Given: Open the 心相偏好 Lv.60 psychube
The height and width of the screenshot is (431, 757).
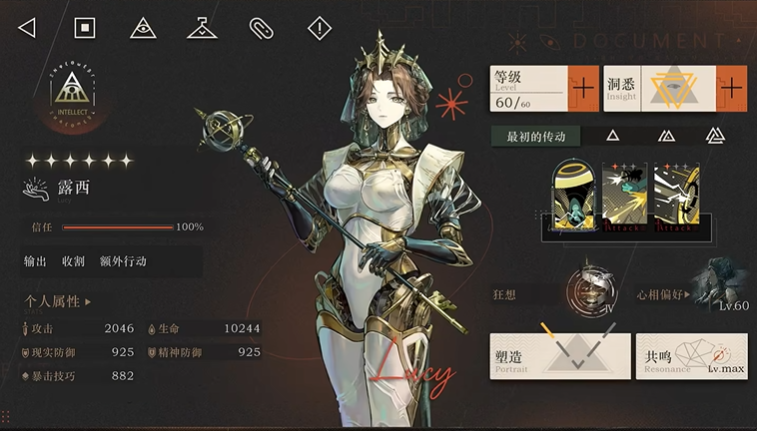Looking at the screenshot, I should pos(723,283).
